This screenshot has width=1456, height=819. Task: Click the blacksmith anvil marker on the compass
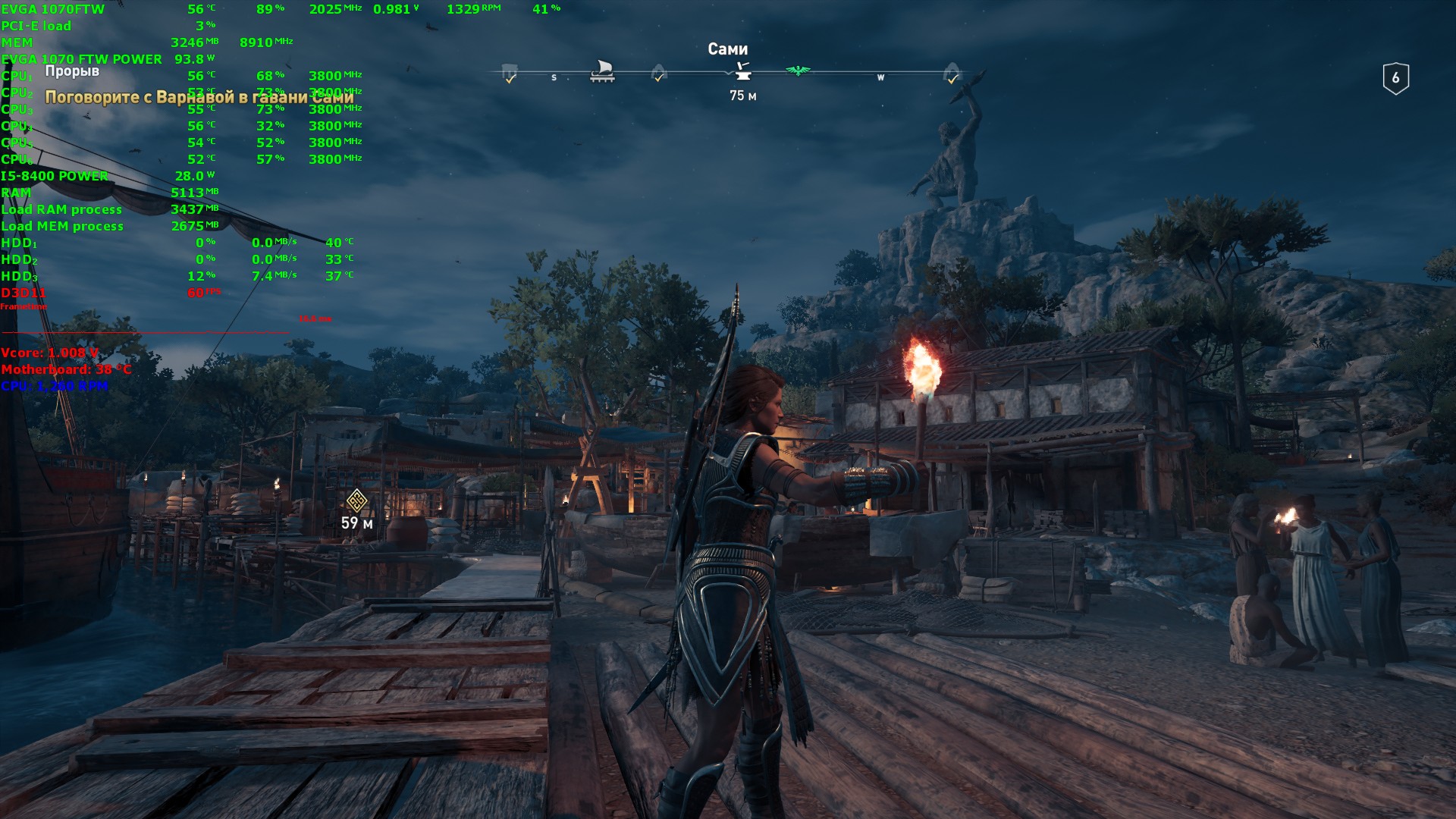[x=742, y=71]
